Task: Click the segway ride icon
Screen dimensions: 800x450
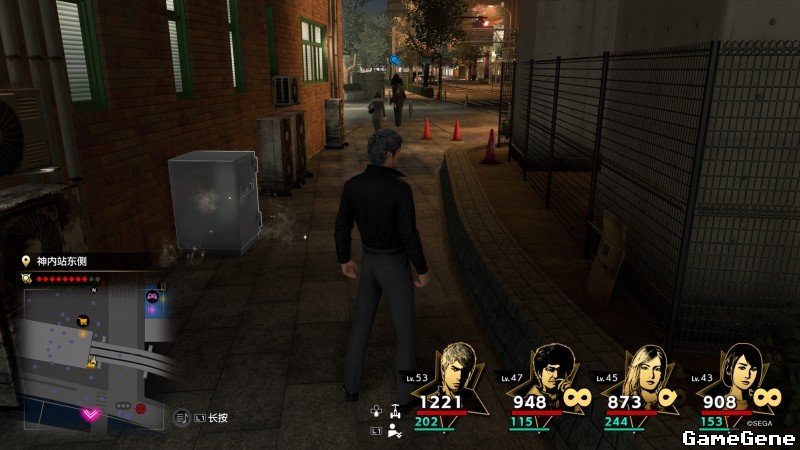Action: point(396,410)
